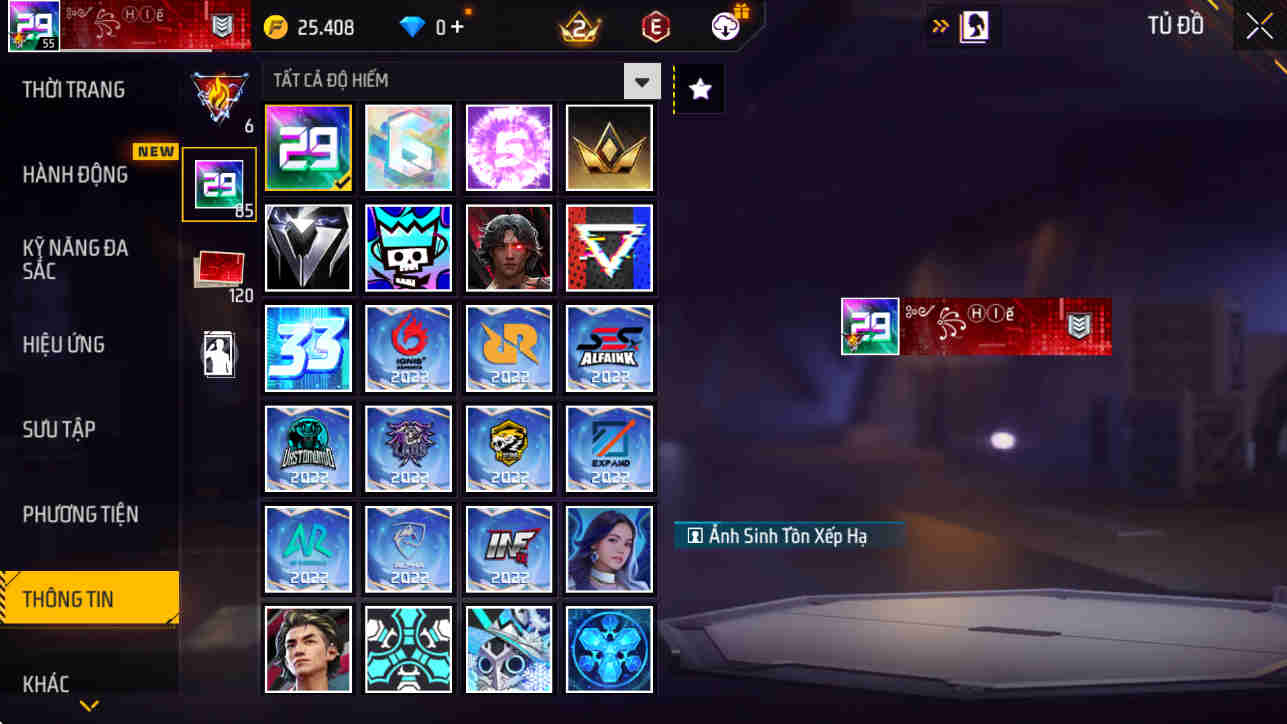This screenshot has width=1287, height=724.
Task: Click the yellow chevron below KHÁC
Action: click(89, 706)
